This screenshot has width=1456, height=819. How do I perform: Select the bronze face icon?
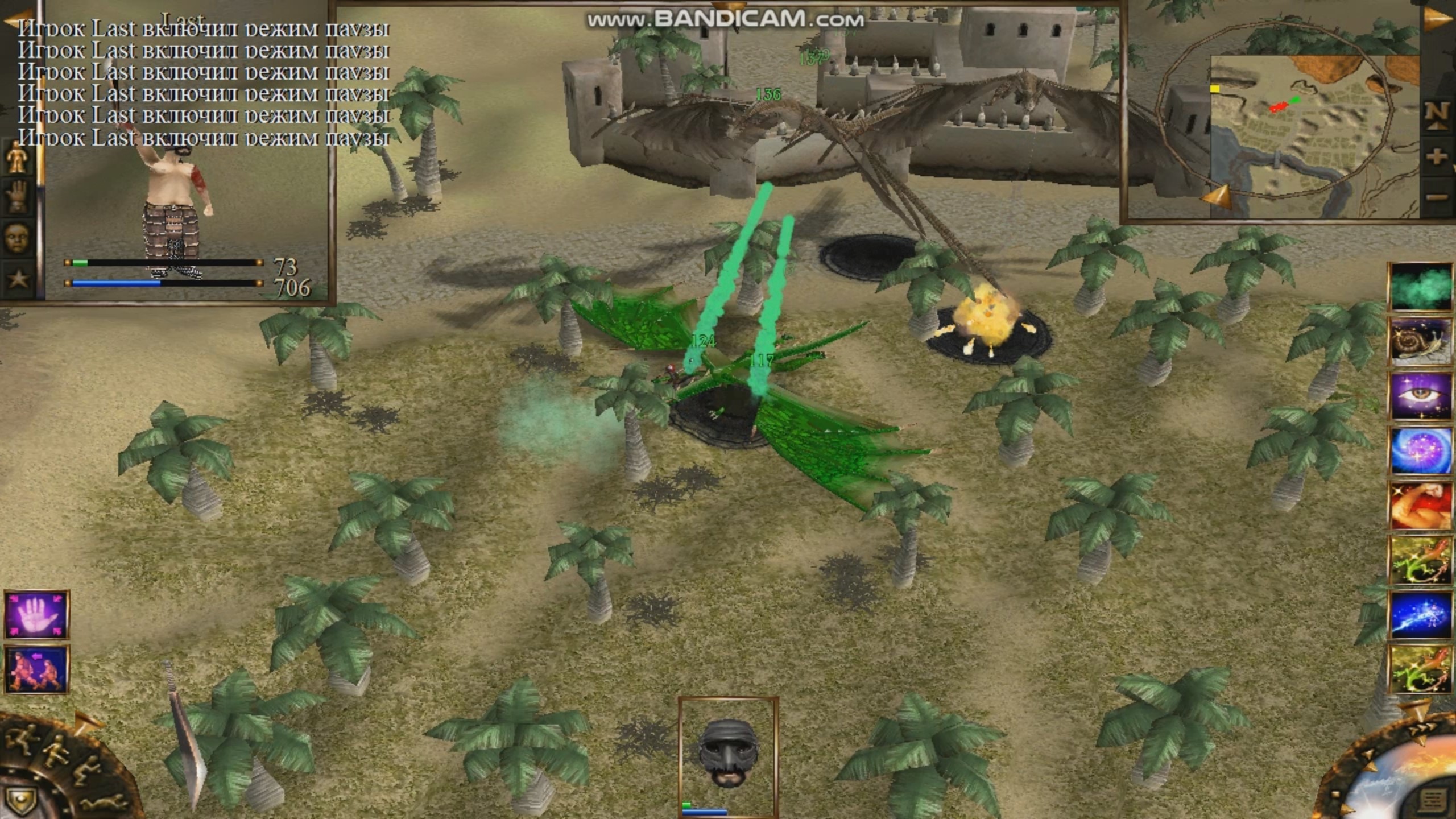(16, 237)
